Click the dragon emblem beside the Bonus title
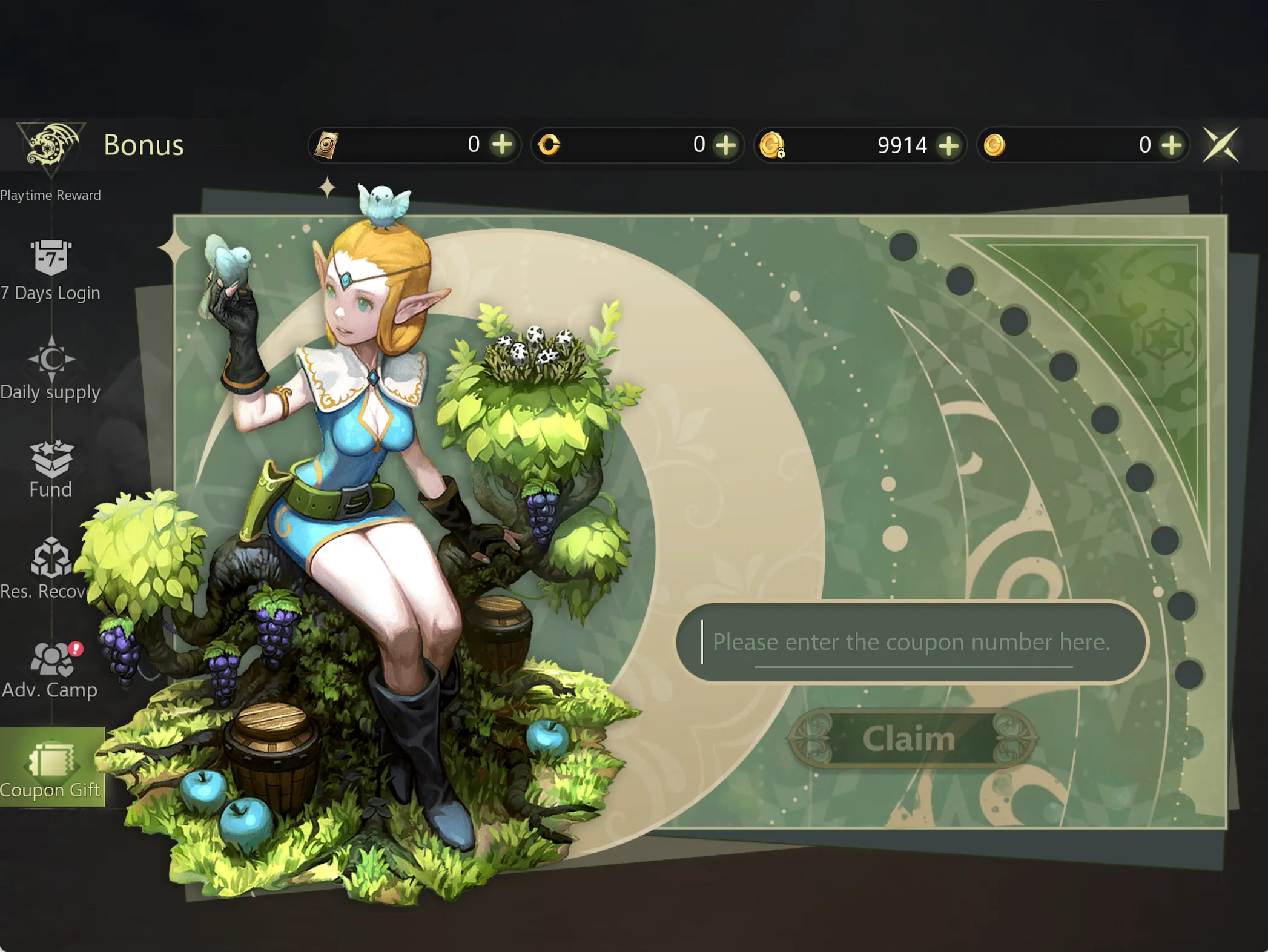 (50, 145)
